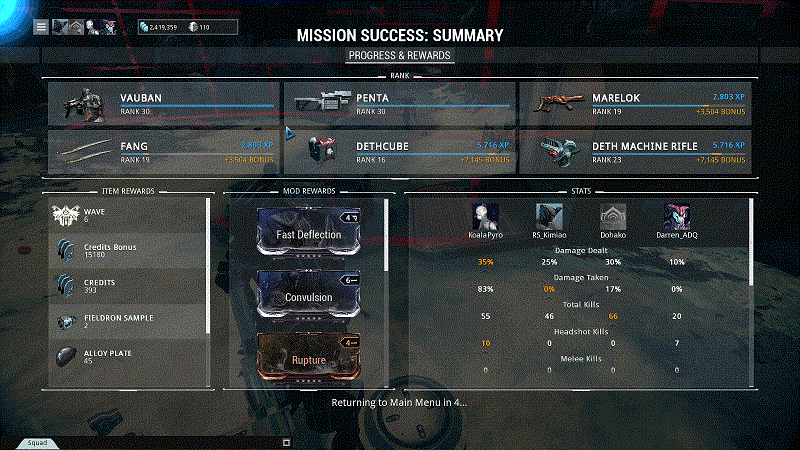Select the Penta weapon rank panel
The width and height of the screenshot is (800, 450).
coord(400,104)
